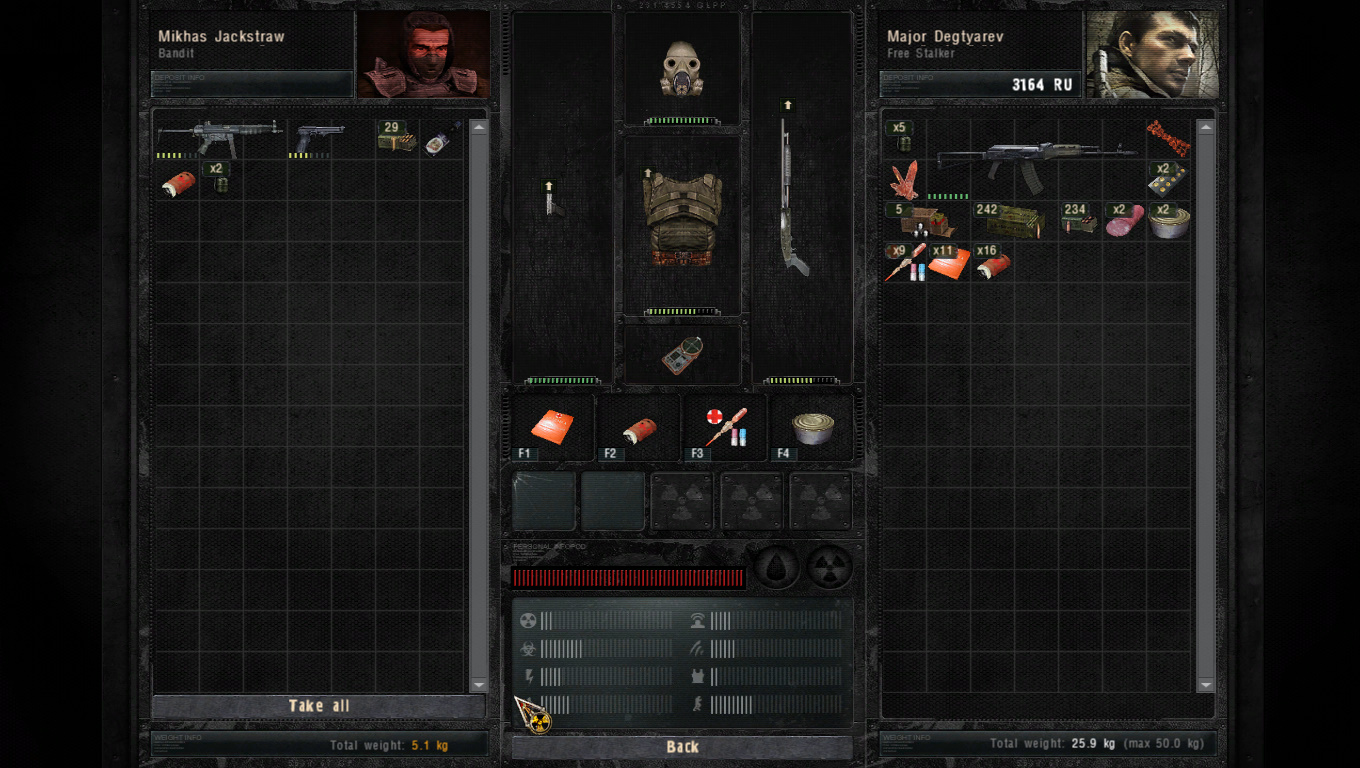The image size is (1360, 768).
Task: Choose the x2 yellow pills blister pack
Action: click(1167, 179)
